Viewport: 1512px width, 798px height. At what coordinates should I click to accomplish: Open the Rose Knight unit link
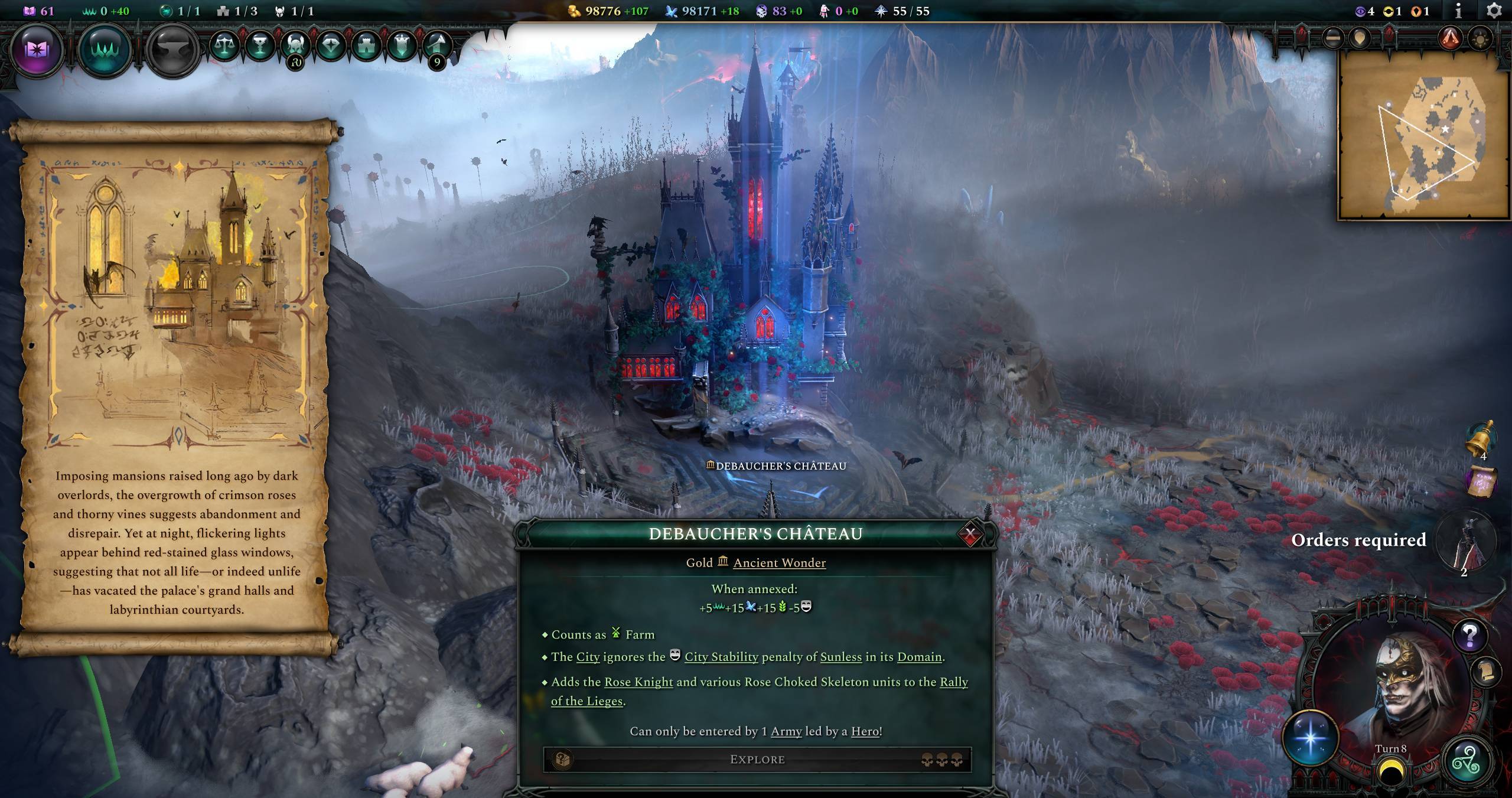coord(638,682)
